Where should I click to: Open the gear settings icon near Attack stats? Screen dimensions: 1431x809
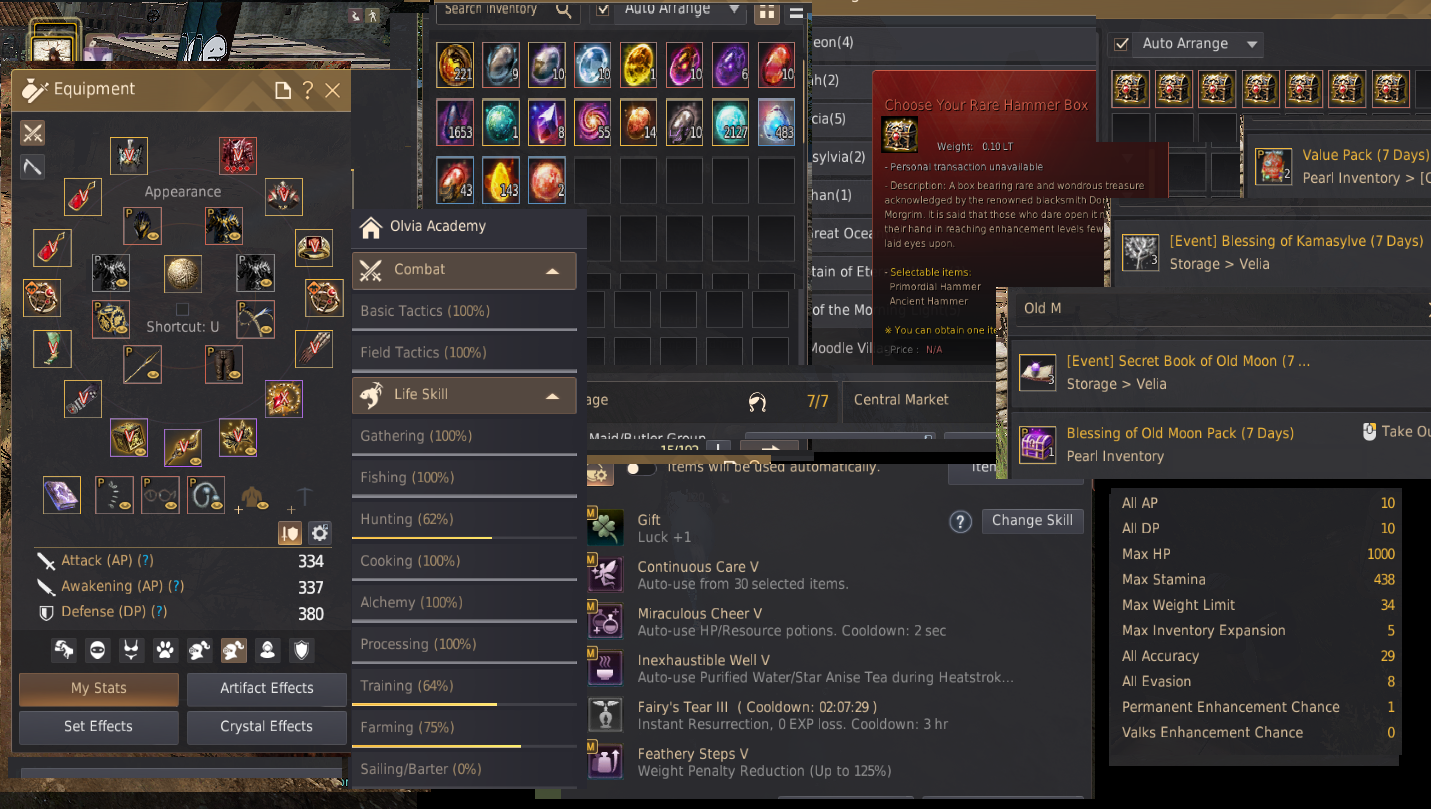(320, 533)
